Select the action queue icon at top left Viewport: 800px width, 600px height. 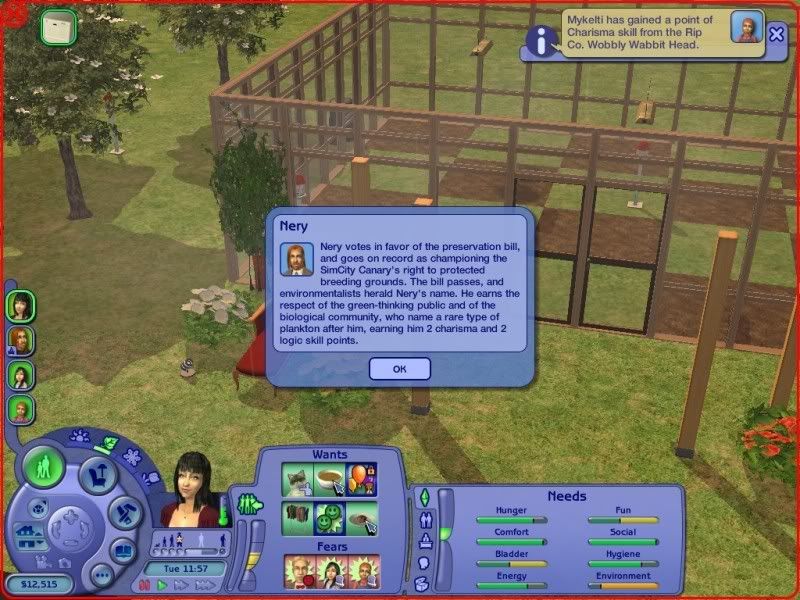[59, 27]
